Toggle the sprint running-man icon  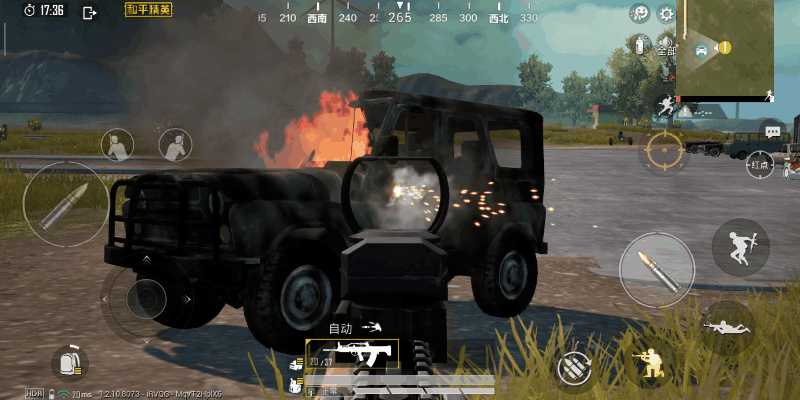[664, 106]
